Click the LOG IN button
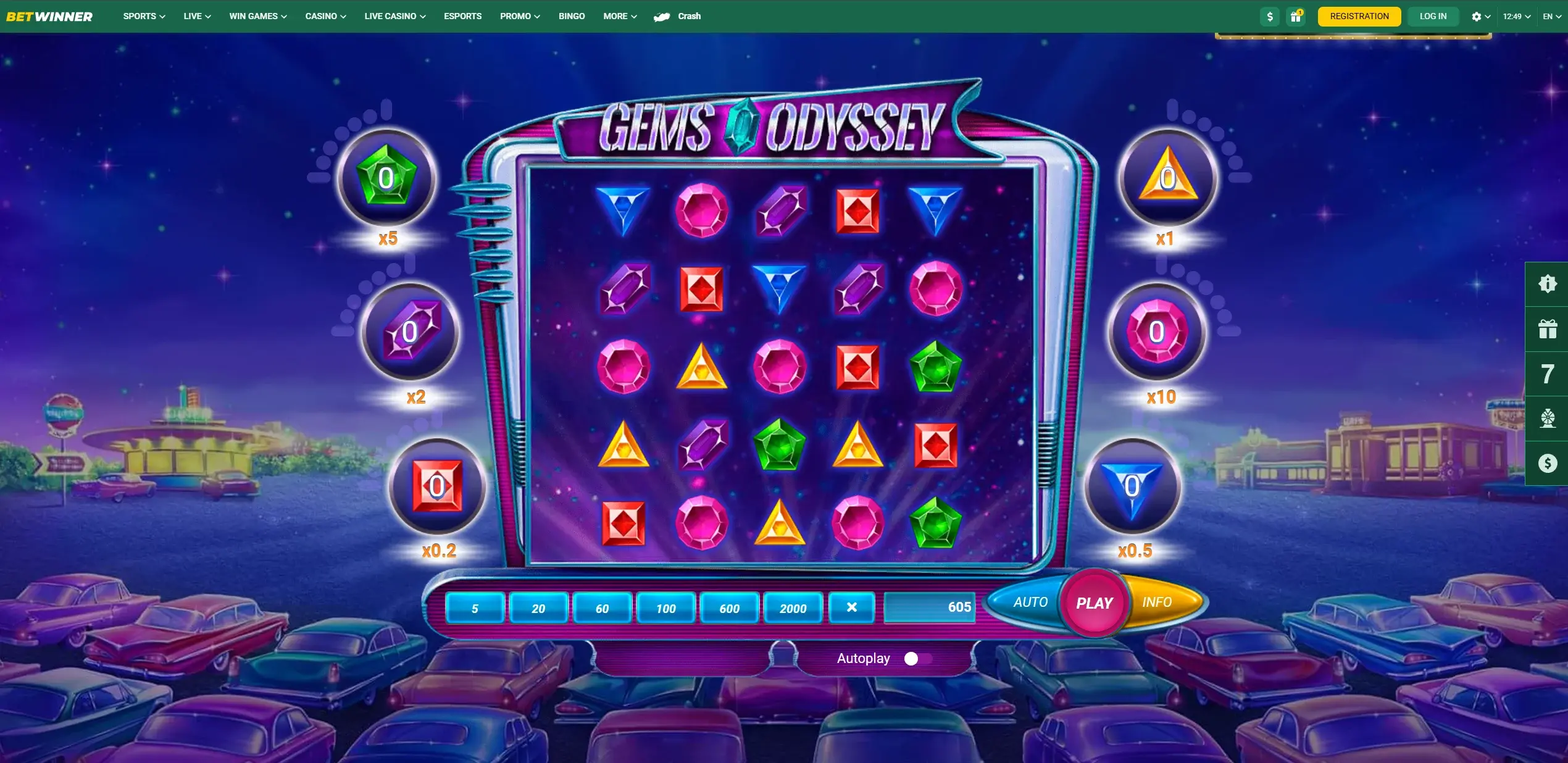Image resolution: width=1568 pixels, height=763 pixels. [x=1433, y=16]
